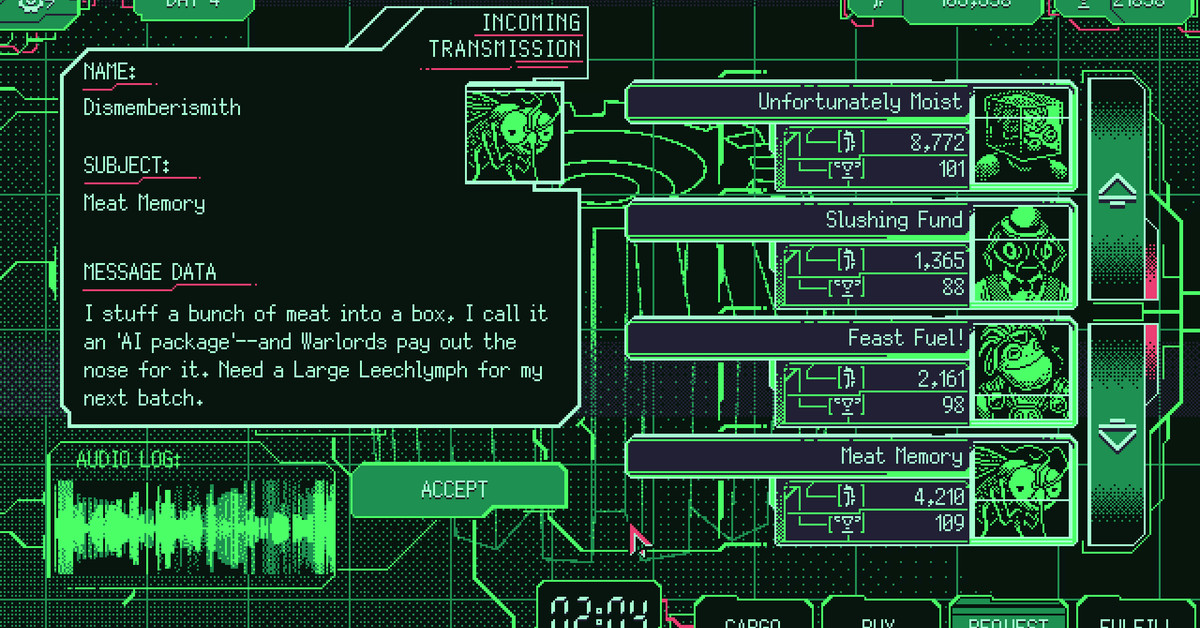Switch to the Cargo tab
Screen dimensions: 1200x628
tap(752, 620)
